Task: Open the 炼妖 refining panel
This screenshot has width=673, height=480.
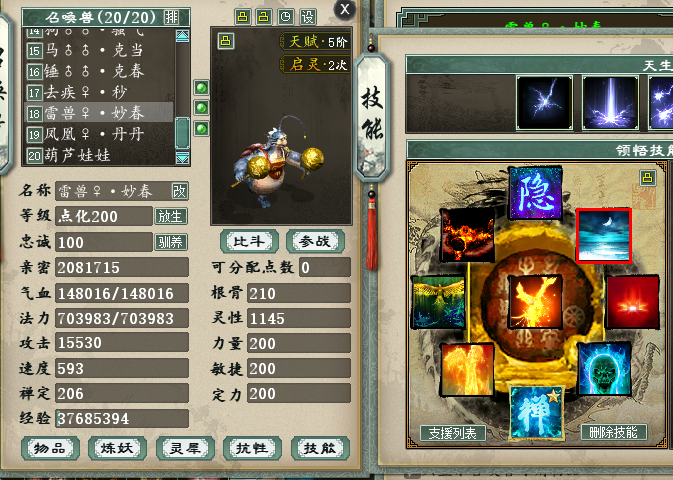Action: pos(118,449)
